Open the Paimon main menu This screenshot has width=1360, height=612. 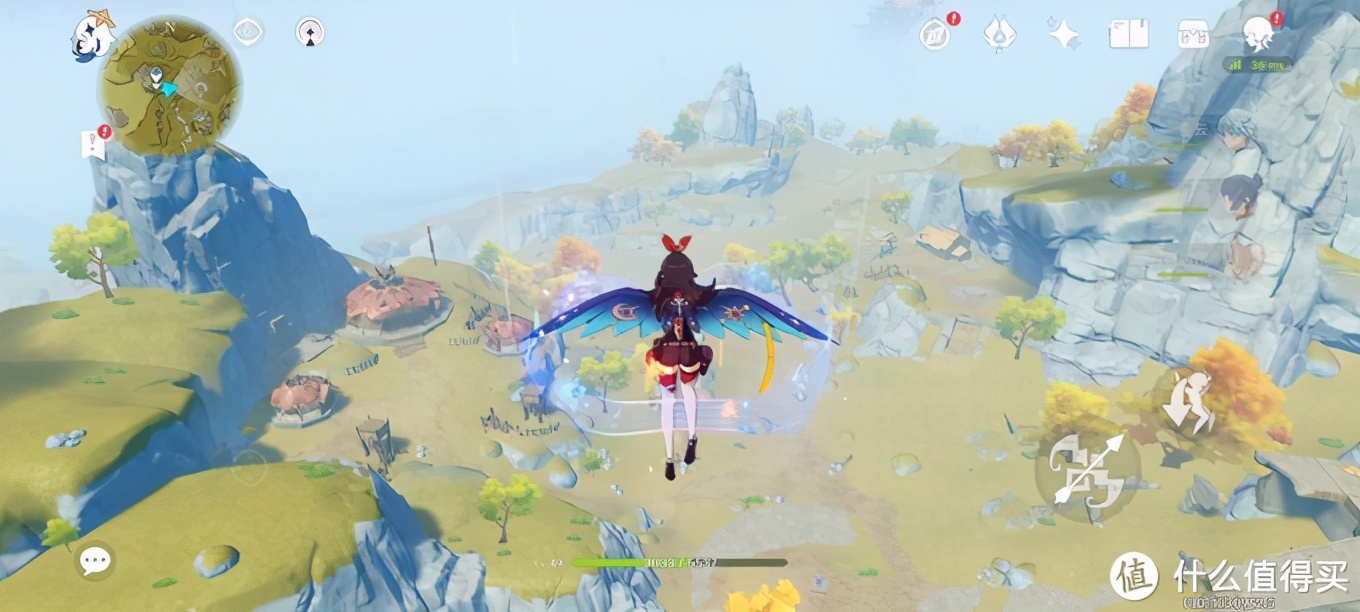[x=92, y=38]
